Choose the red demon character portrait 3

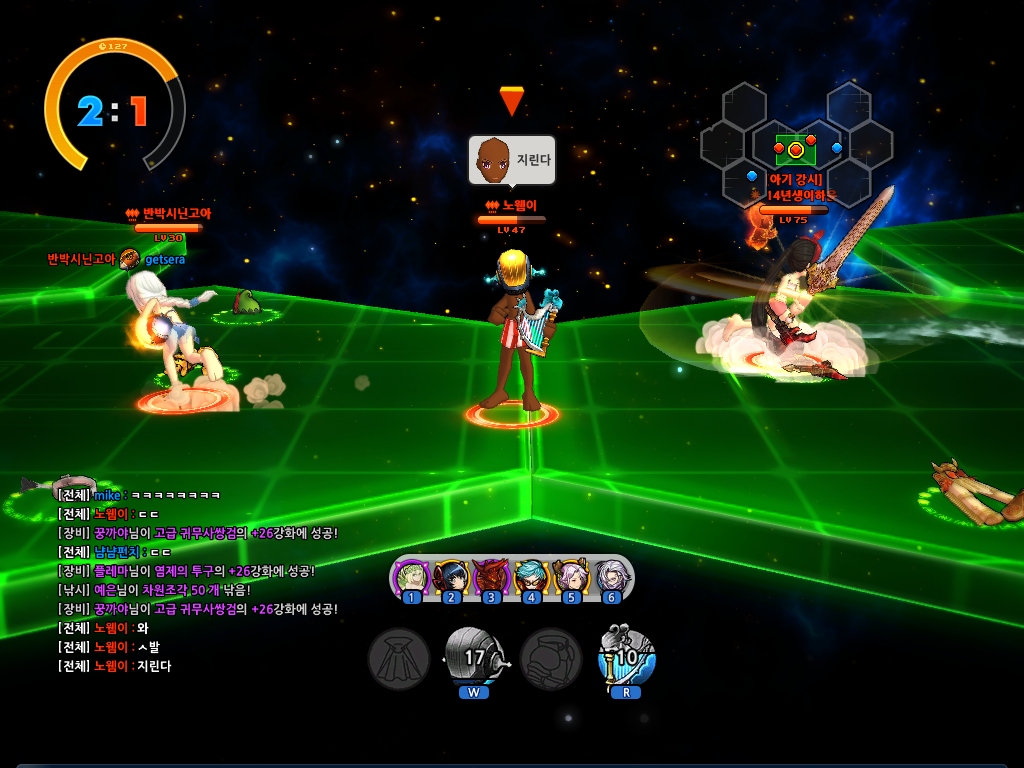tap(491, 577)
